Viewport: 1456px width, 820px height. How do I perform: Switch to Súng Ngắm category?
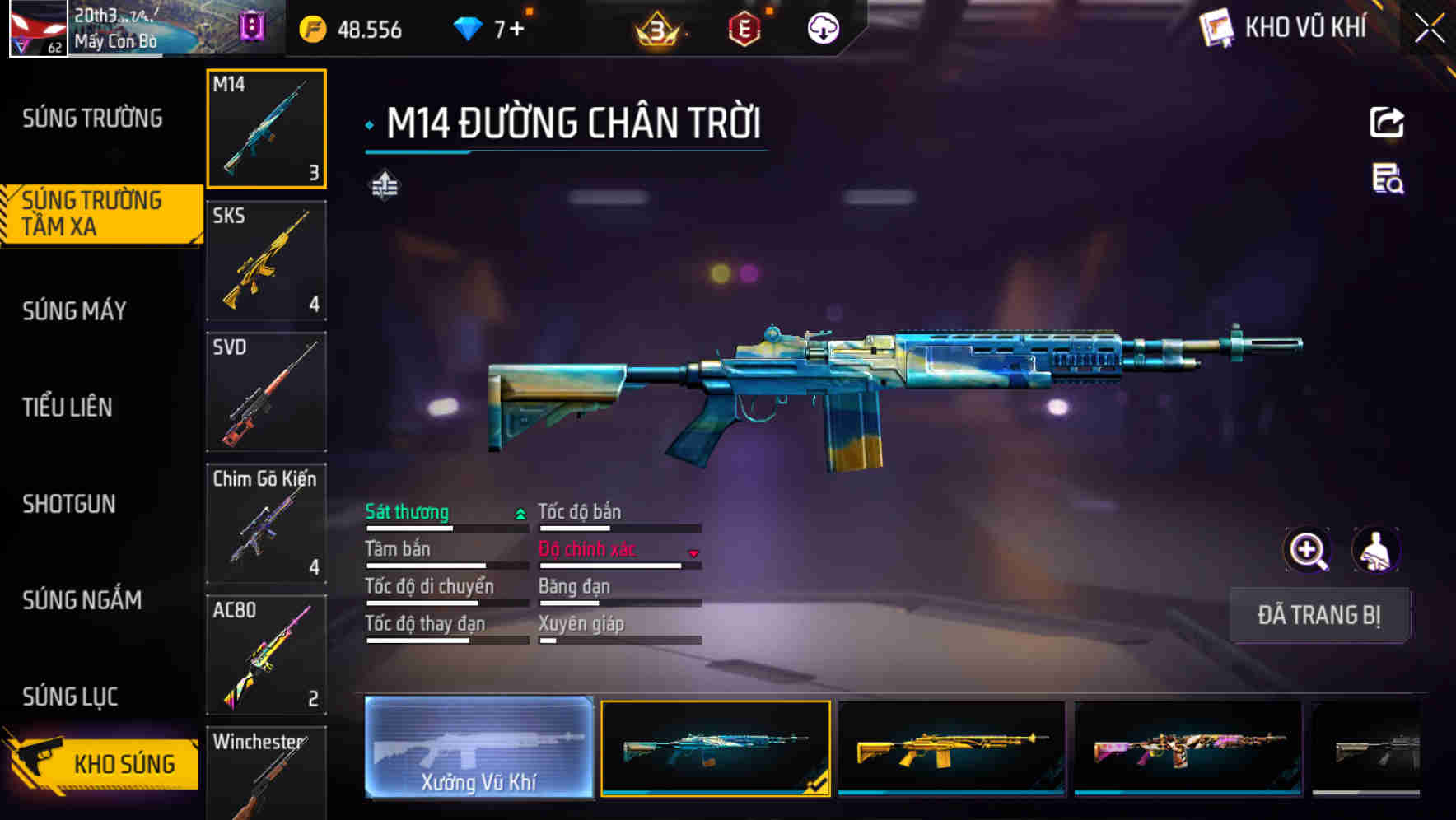pos(82,600)
